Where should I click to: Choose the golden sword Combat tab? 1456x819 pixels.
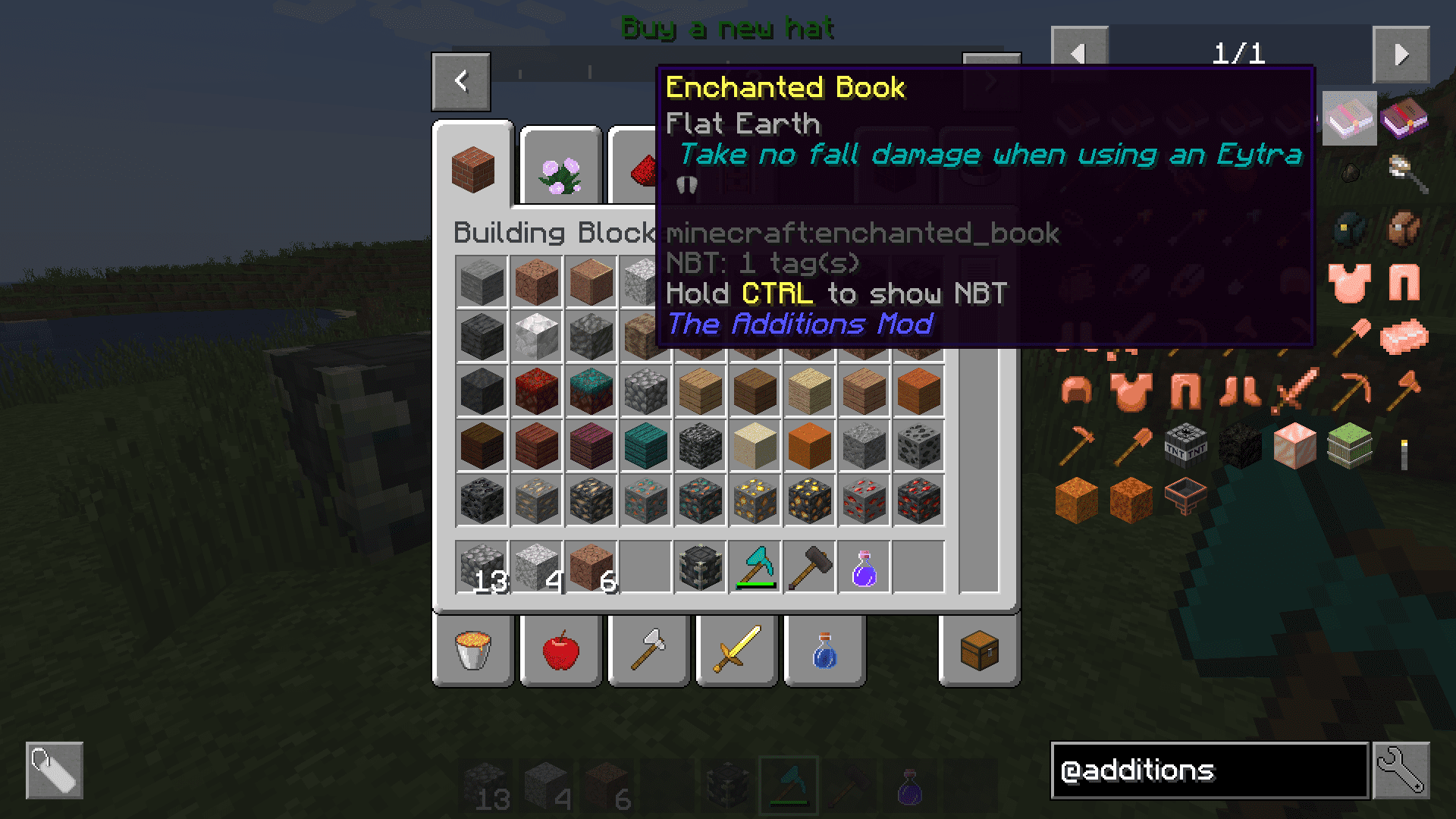click(x=737, y=651)
